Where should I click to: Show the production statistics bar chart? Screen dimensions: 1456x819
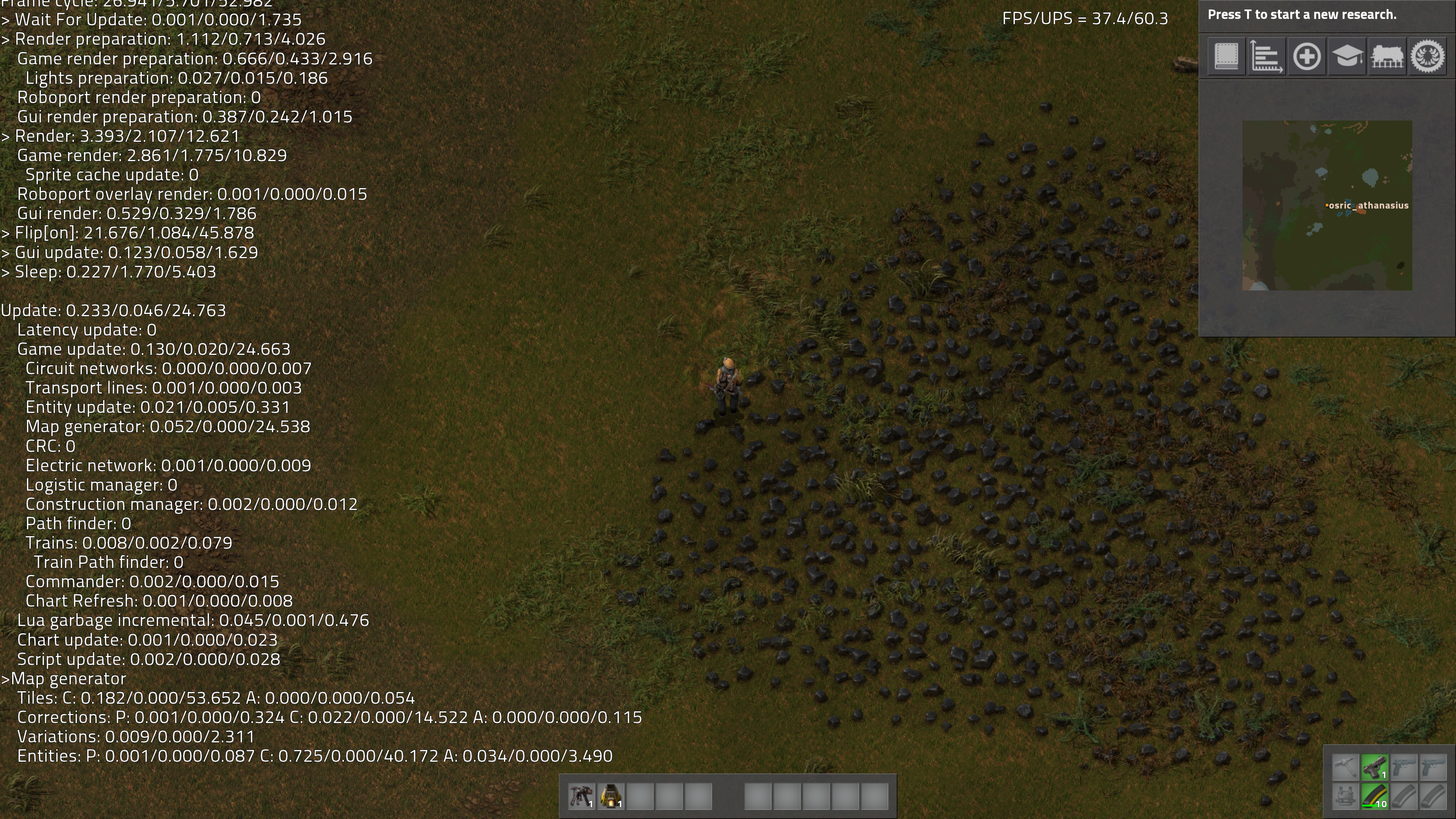coord(1266,56)
